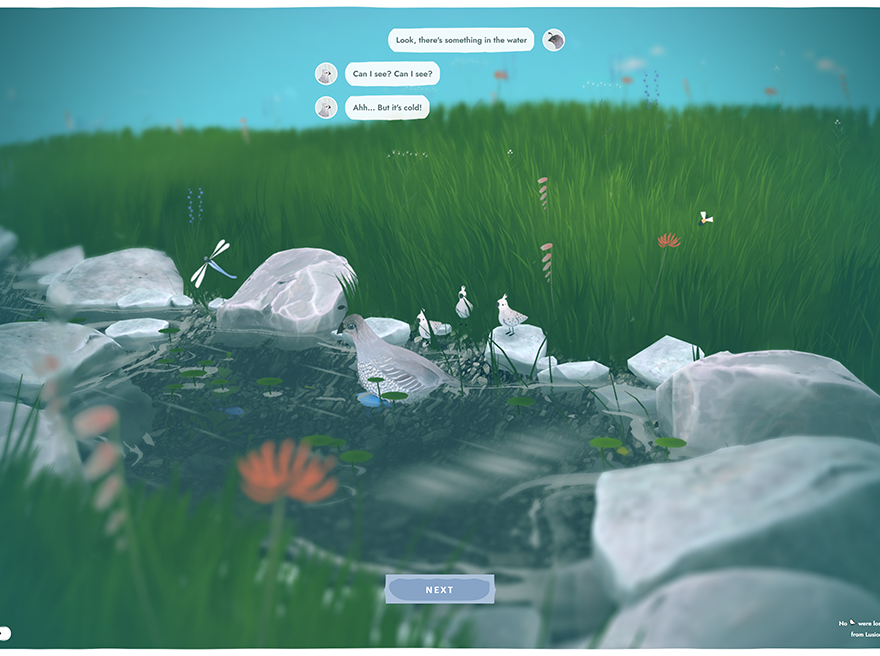Continue with the NEXT button
The width and height of the screenshot is (880, 656).
pyautogui.click(x=439, y=590)
